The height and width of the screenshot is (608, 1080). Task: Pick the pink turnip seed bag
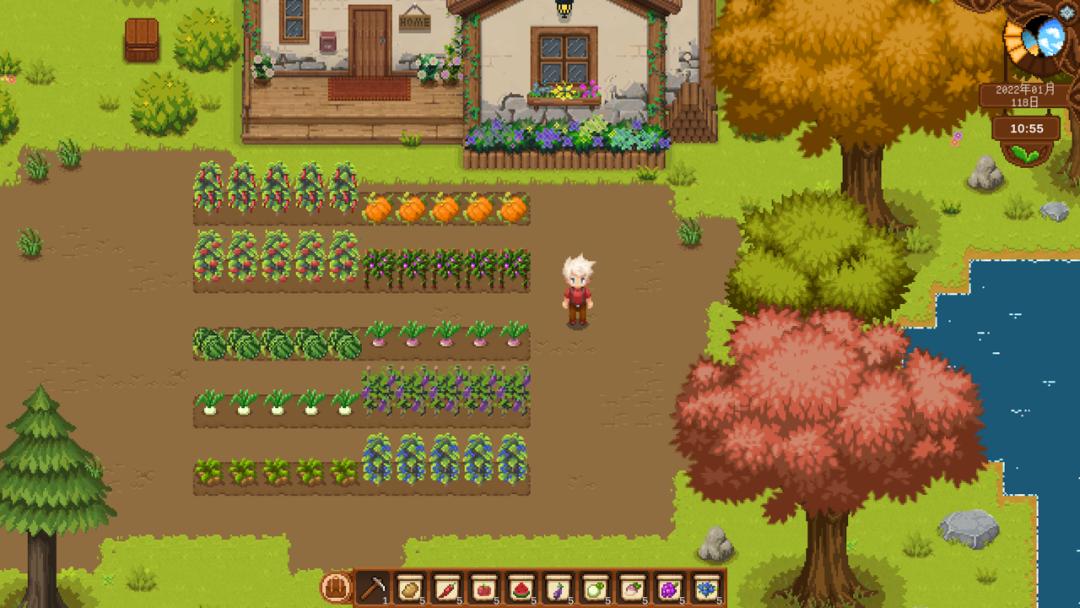point(632,587)
